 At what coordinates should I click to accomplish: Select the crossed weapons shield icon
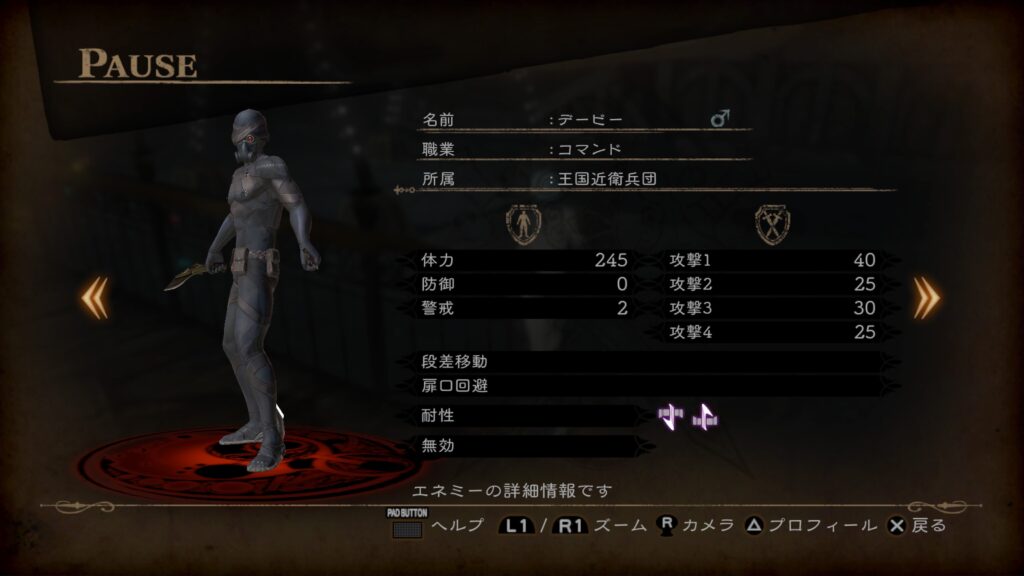point(772,224)
